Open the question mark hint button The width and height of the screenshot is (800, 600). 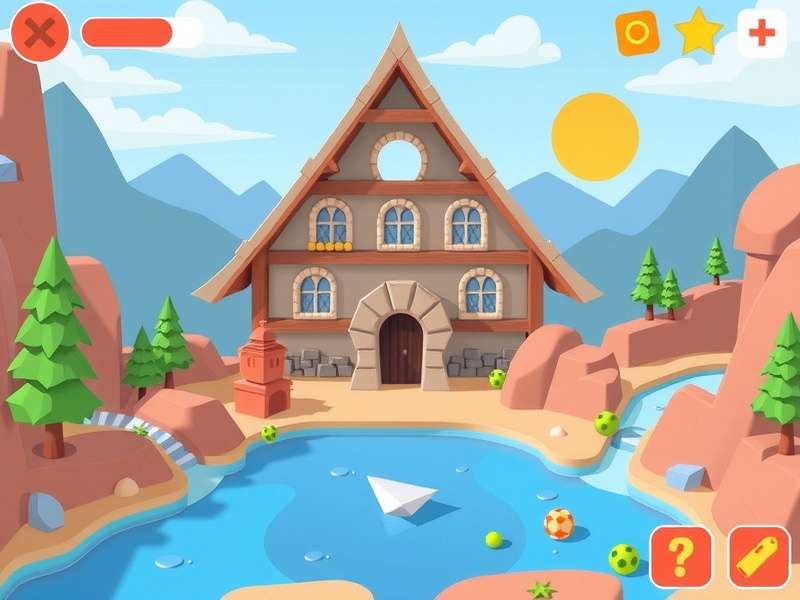pos(681,556)
